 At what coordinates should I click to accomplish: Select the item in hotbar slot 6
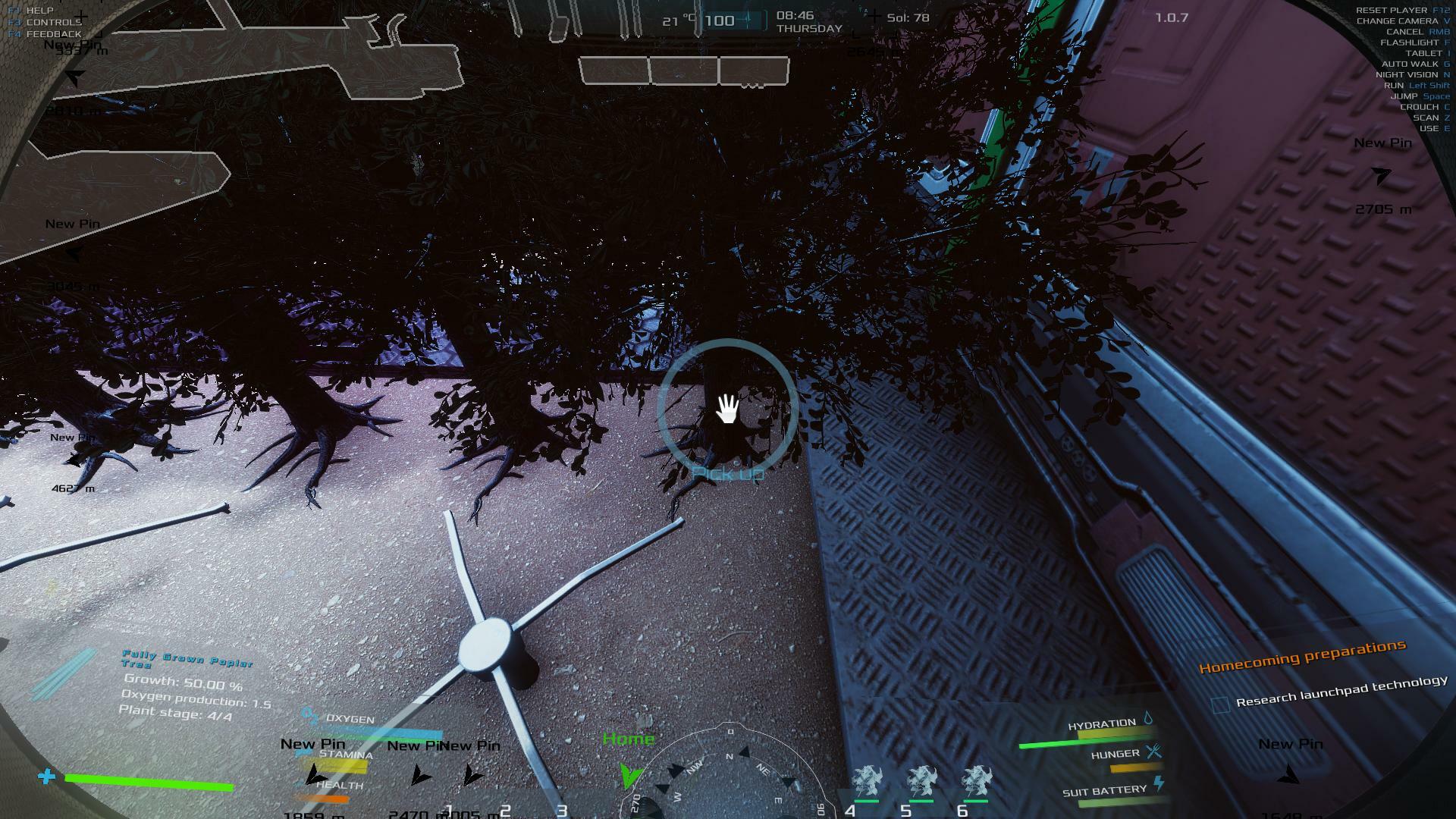click(976, 782)
